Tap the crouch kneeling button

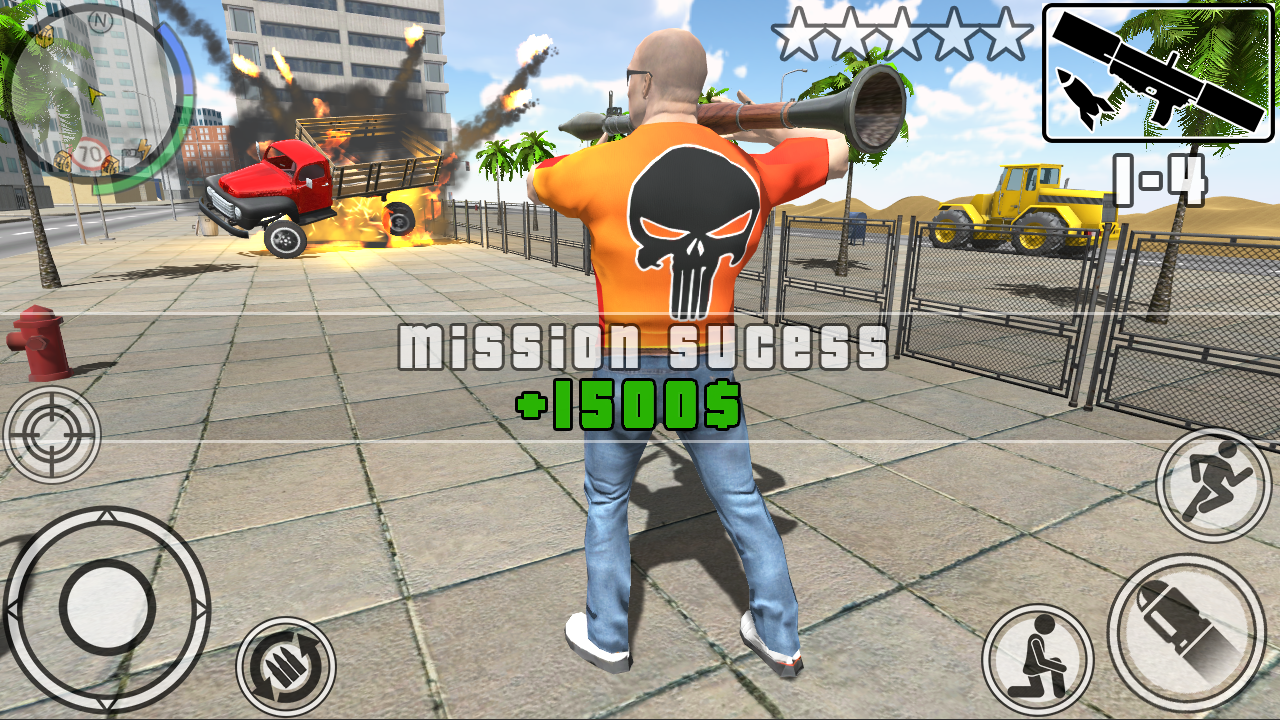tap(1040, 651)
